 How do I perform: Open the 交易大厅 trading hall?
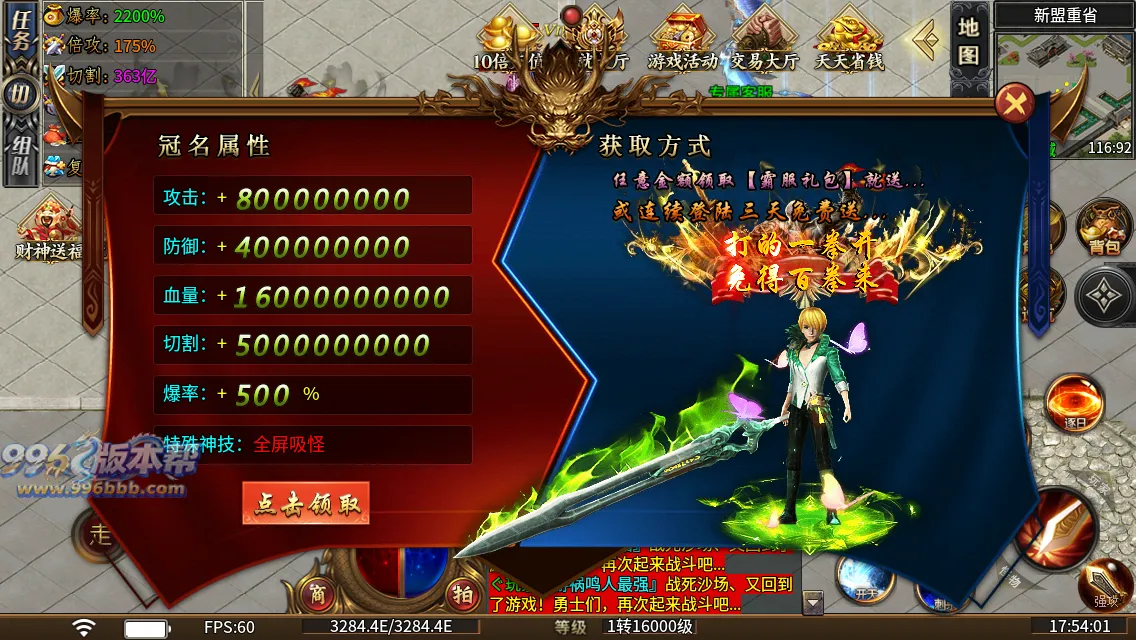[764, 40]
